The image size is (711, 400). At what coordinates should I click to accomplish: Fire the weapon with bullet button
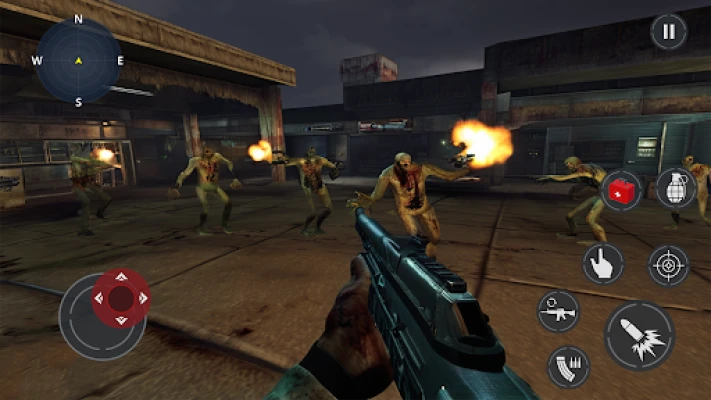tap(639, 335)
